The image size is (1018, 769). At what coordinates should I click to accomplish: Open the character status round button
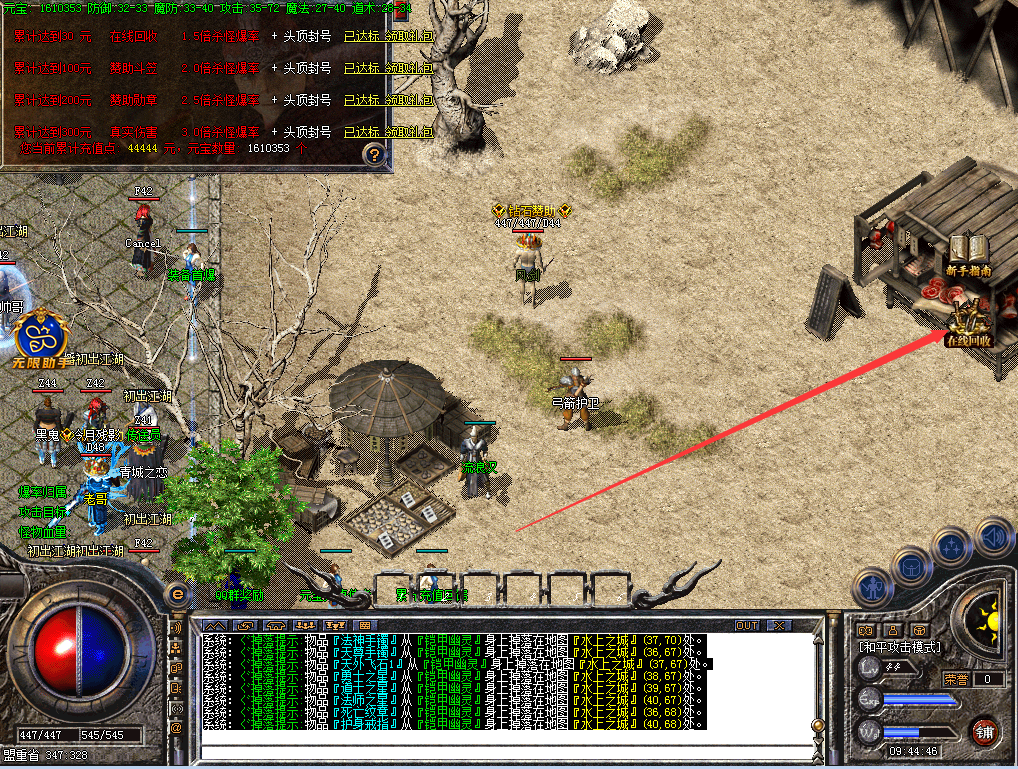click(876, 587)
